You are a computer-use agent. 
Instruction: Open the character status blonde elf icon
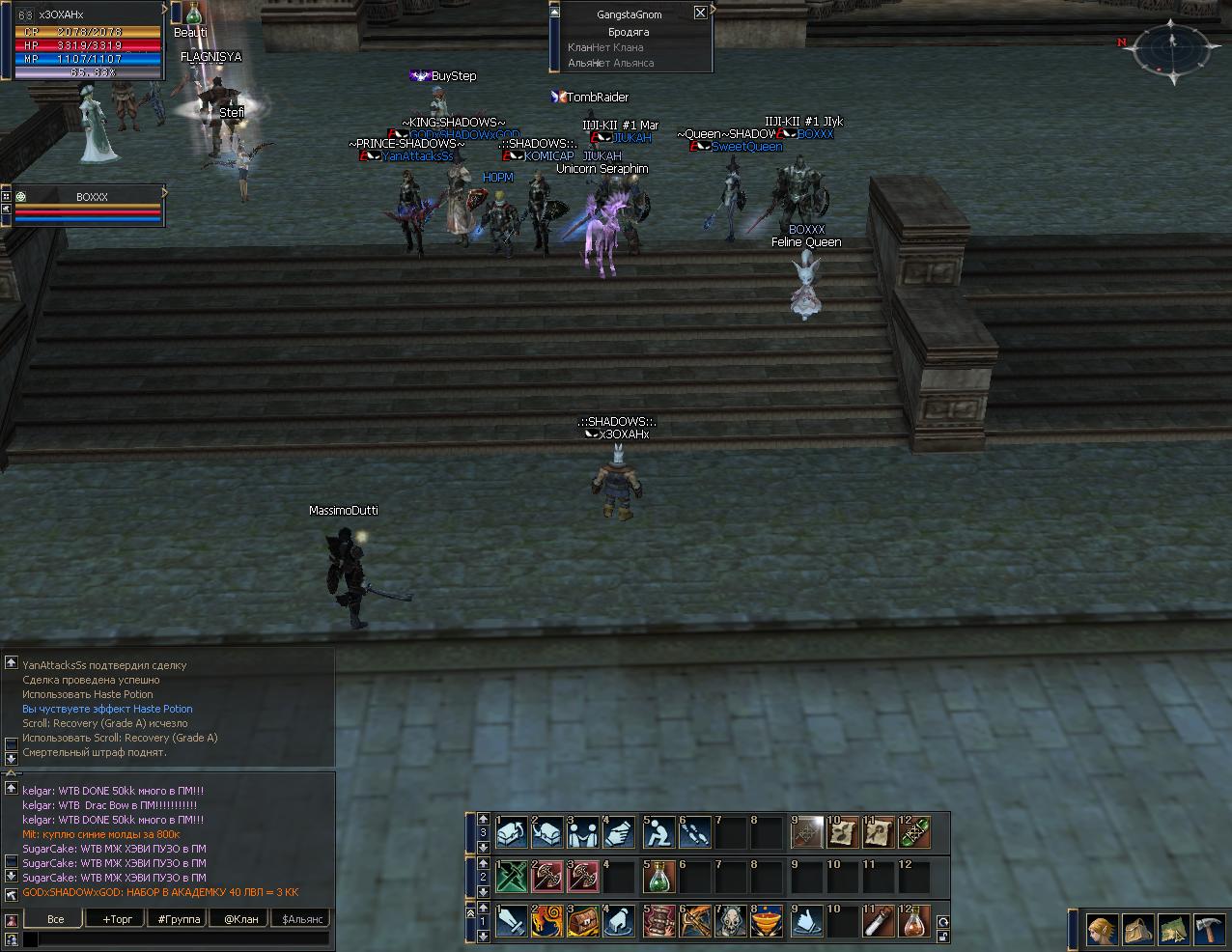click(x=1103, y=930)
